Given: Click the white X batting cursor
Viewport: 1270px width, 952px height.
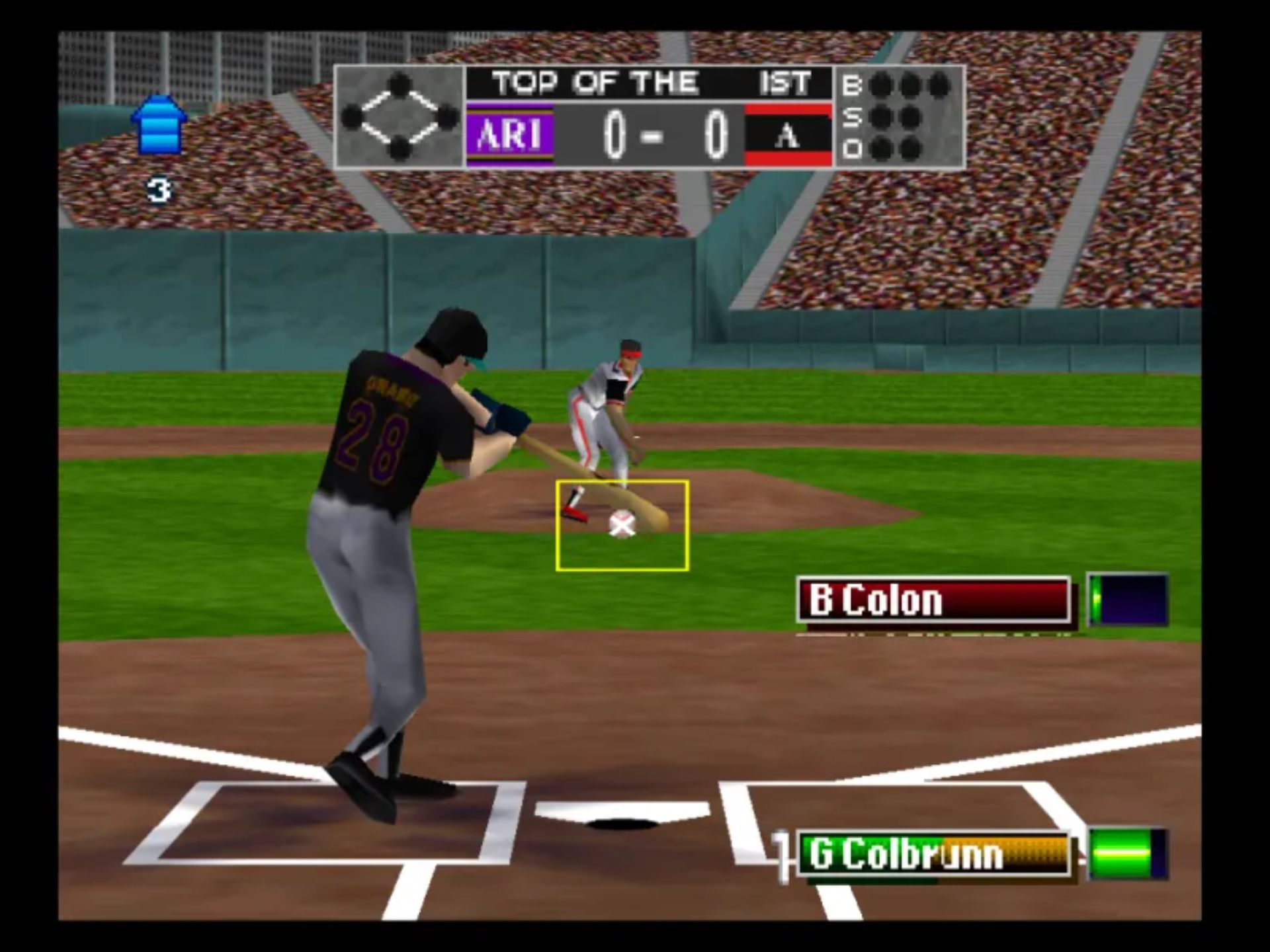Looking at the screenshot, I should 622,525.
